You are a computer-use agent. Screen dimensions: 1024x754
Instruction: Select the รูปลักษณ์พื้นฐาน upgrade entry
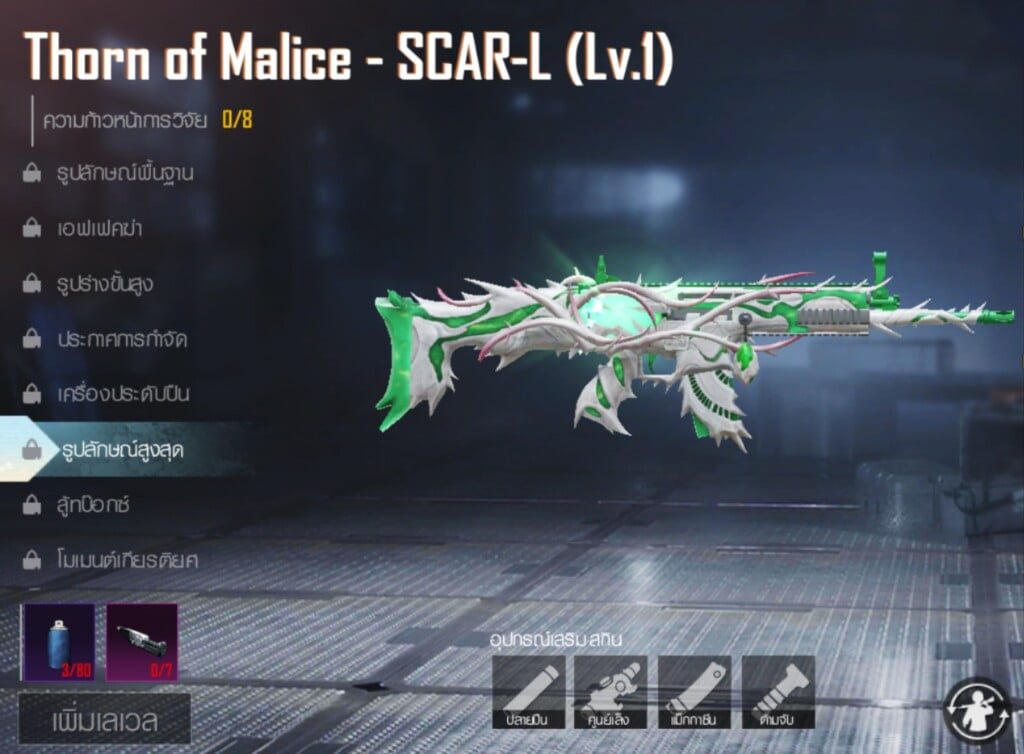pyautogui.click(x=124, y=173)
